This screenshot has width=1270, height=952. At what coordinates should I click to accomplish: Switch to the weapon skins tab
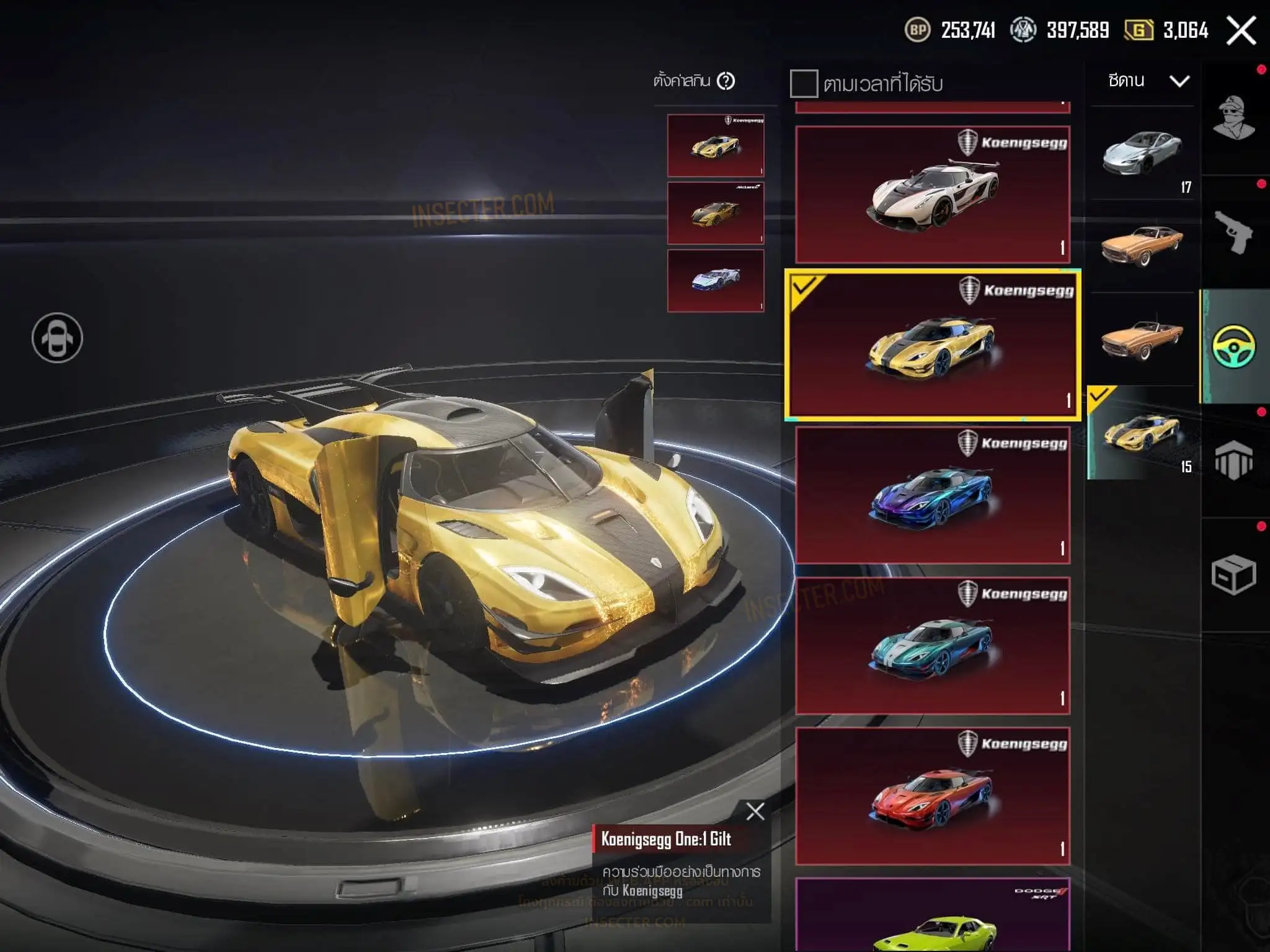(x=1233, y=232)
